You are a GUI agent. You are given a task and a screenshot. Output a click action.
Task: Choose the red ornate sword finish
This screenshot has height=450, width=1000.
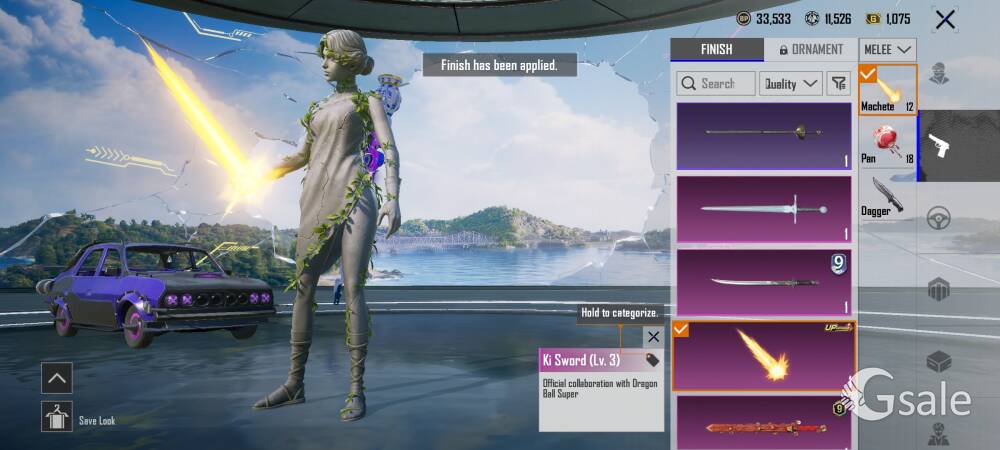click(764, 424)
